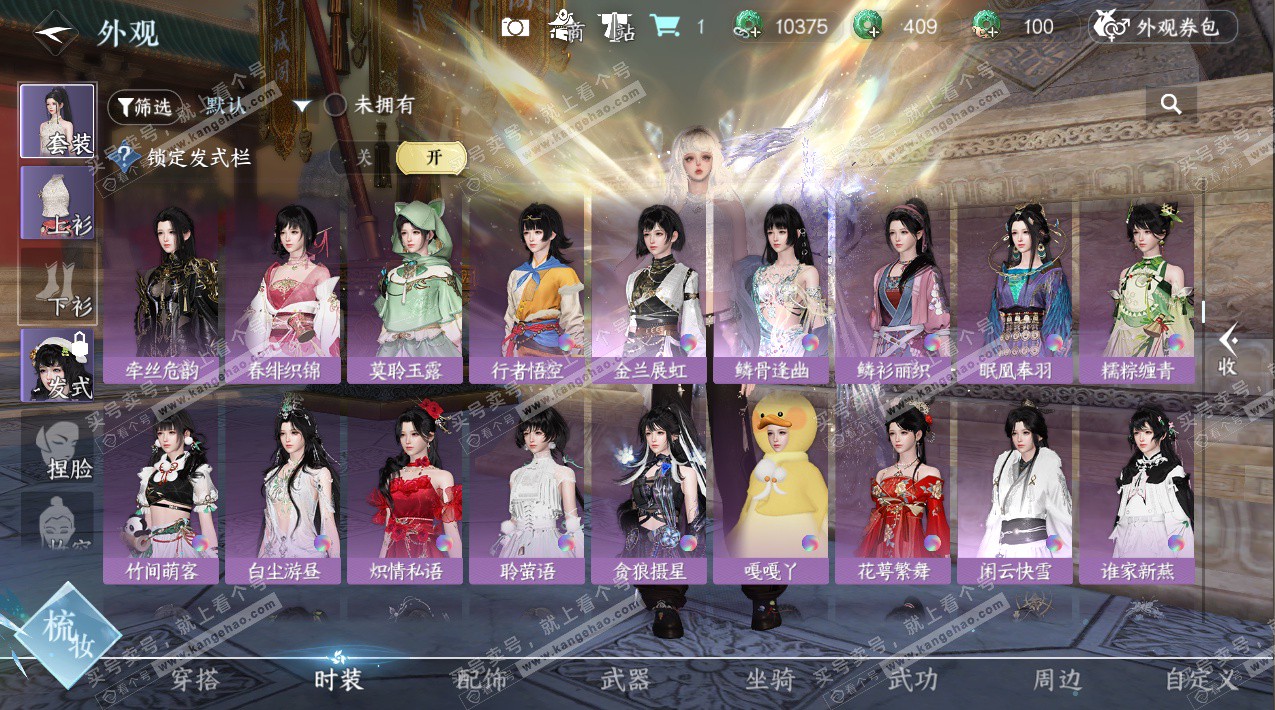Choose the 行者悟空 outfit
The height and width of the screenshot is (710, 1275).
(527, 290)
